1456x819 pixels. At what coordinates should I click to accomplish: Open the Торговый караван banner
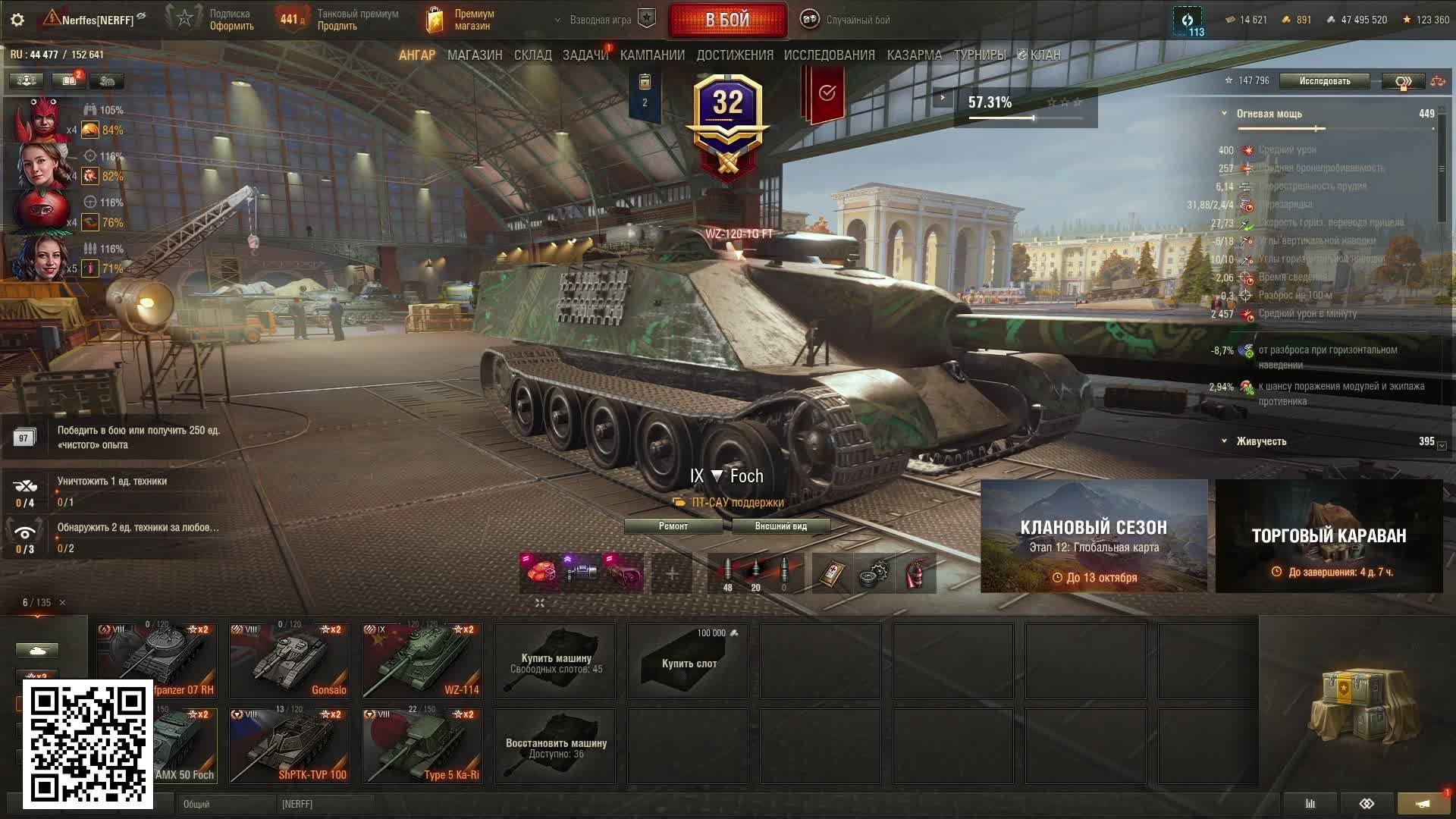click(1329, 536)
